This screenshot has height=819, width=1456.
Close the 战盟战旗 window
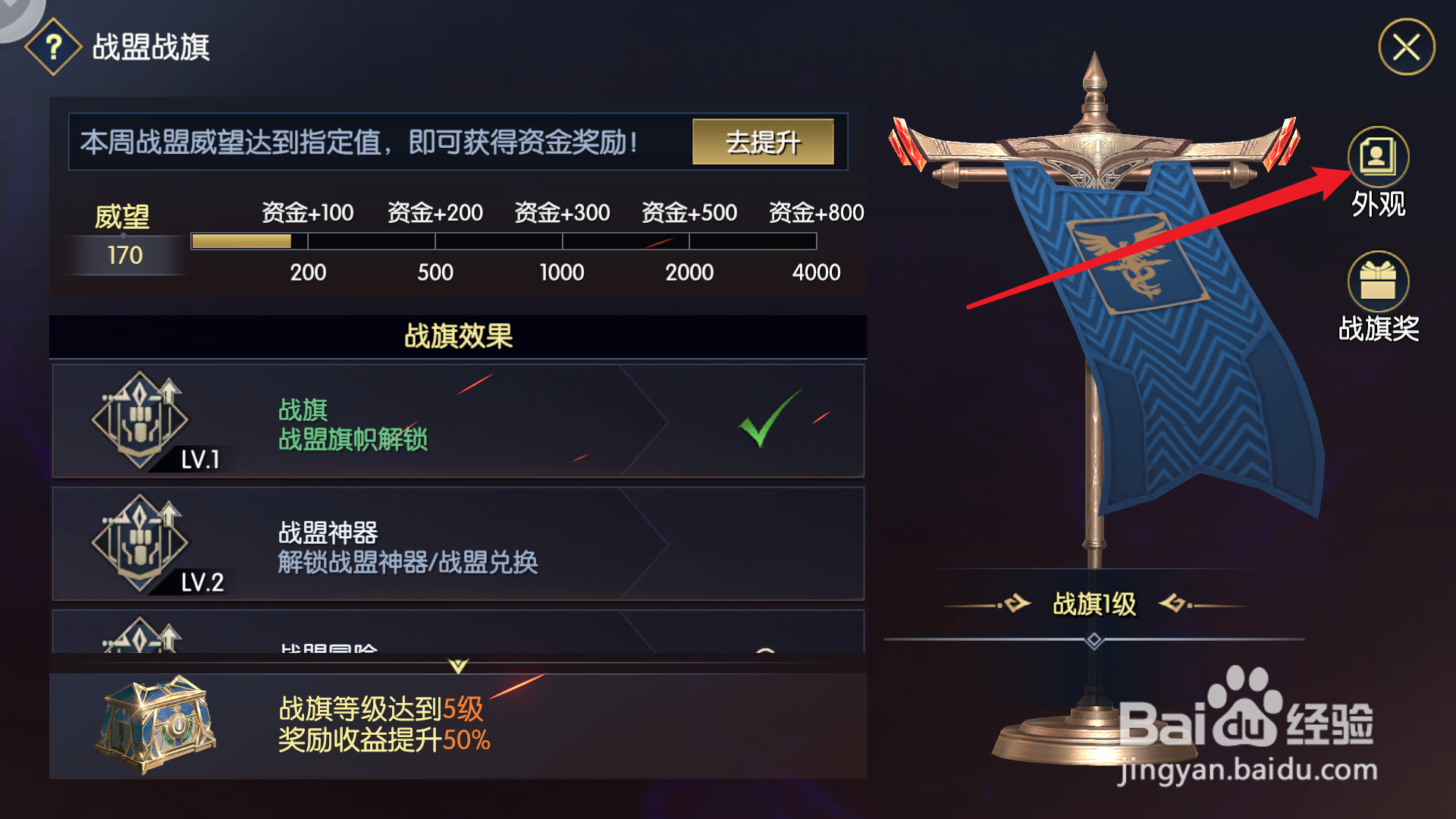(x=1407, y=47)
